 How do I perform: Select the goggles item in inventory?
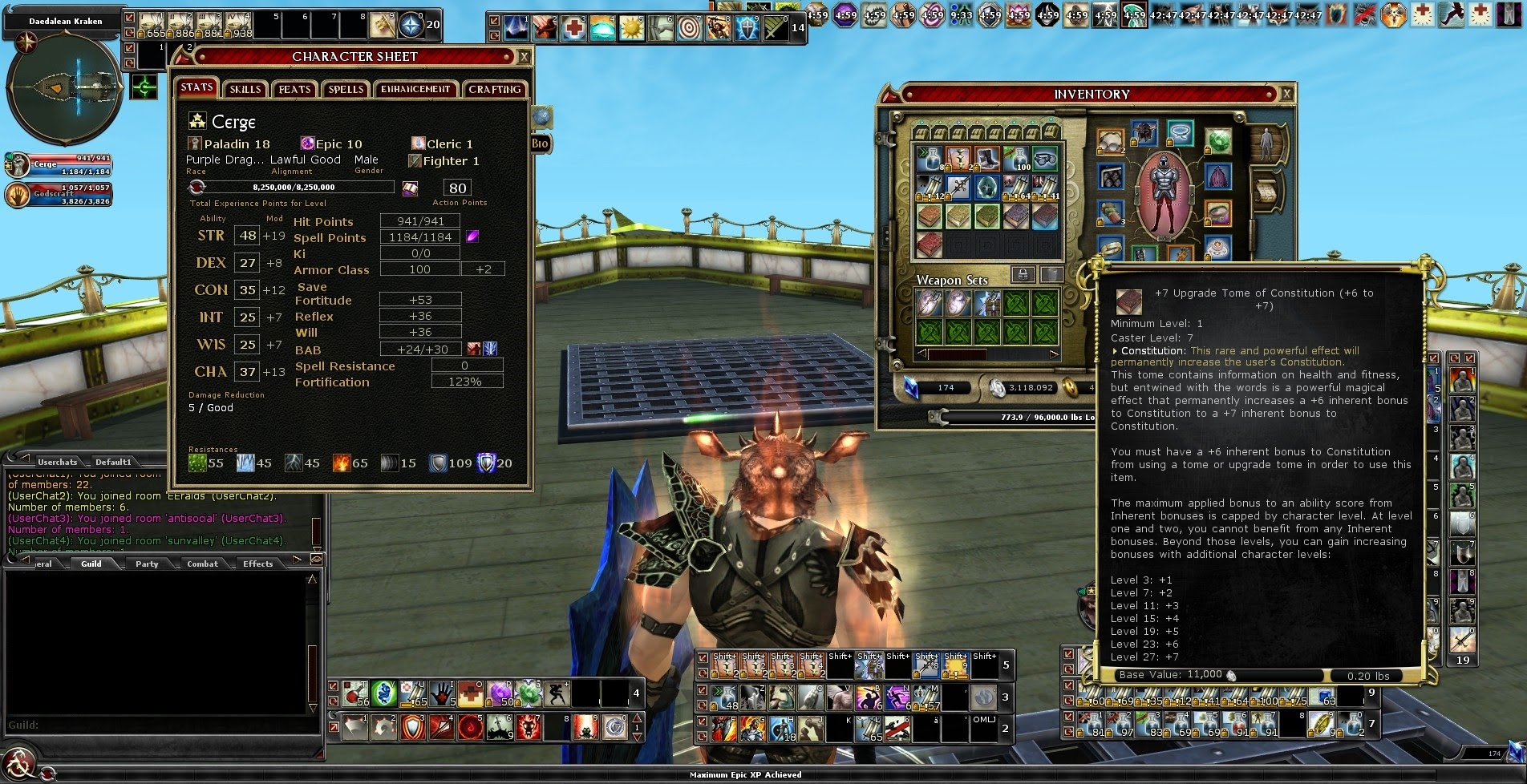(x=1045, y=159)
